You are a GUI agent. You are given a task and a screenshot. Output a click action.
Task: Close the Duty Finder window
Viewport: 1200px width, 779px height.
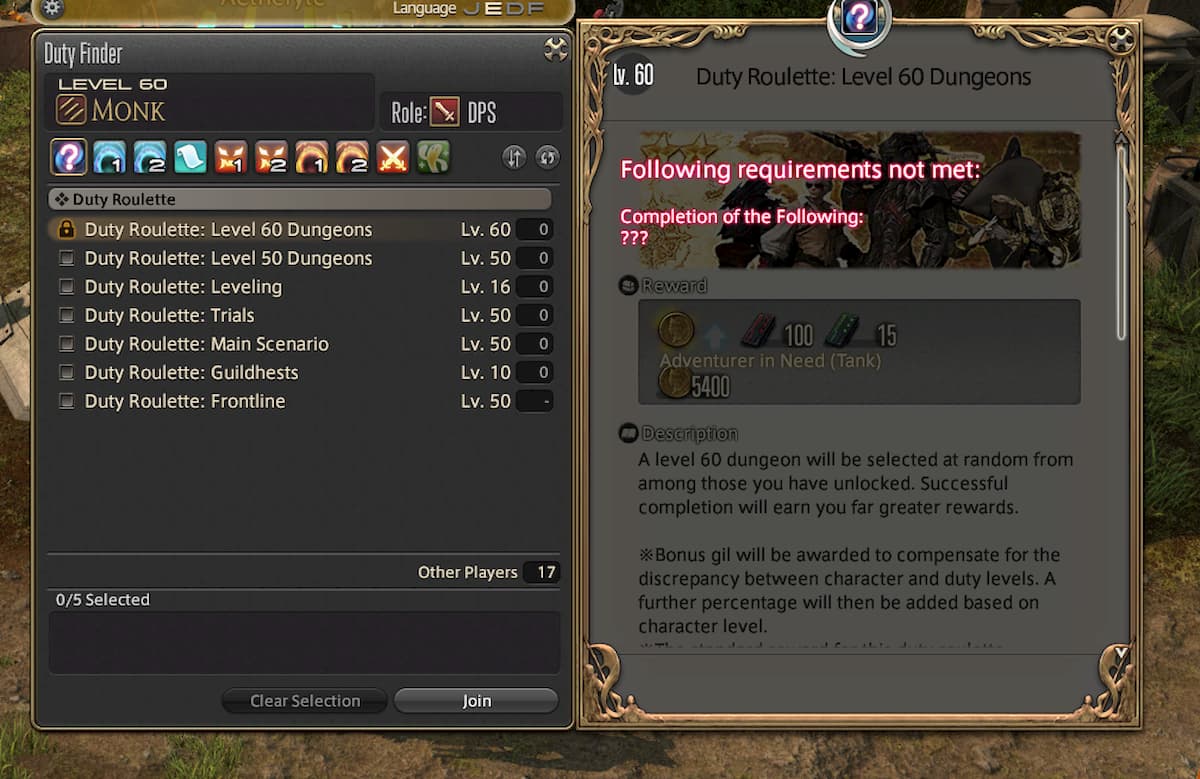[x=555, y=49]
